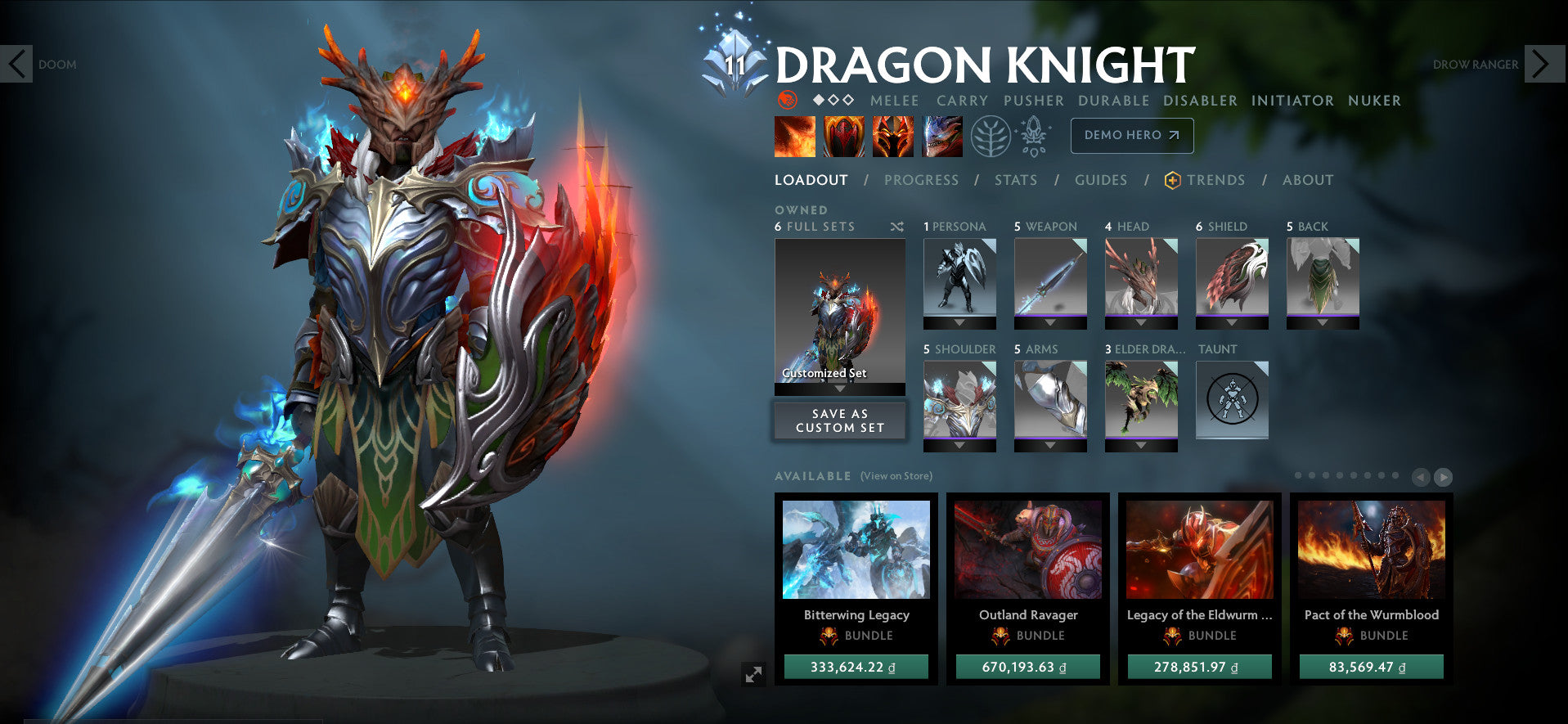The height and width of the screenshot is (724, 1568).
Task: Open the Shoulder slot dropdown chevron
Action: [x=959, y=446]
